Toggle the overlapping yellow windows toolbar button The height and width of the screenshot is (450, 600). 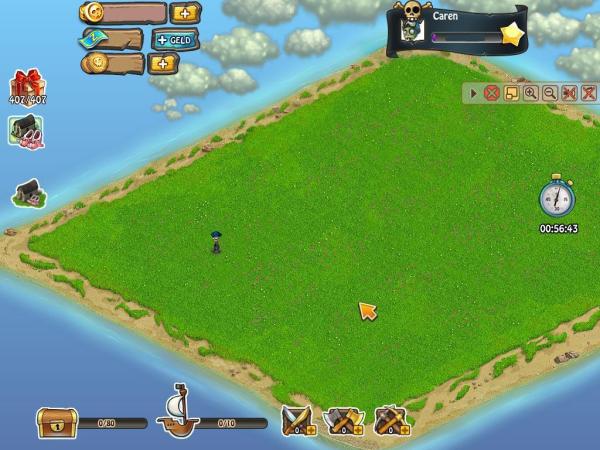click(511, 93)
